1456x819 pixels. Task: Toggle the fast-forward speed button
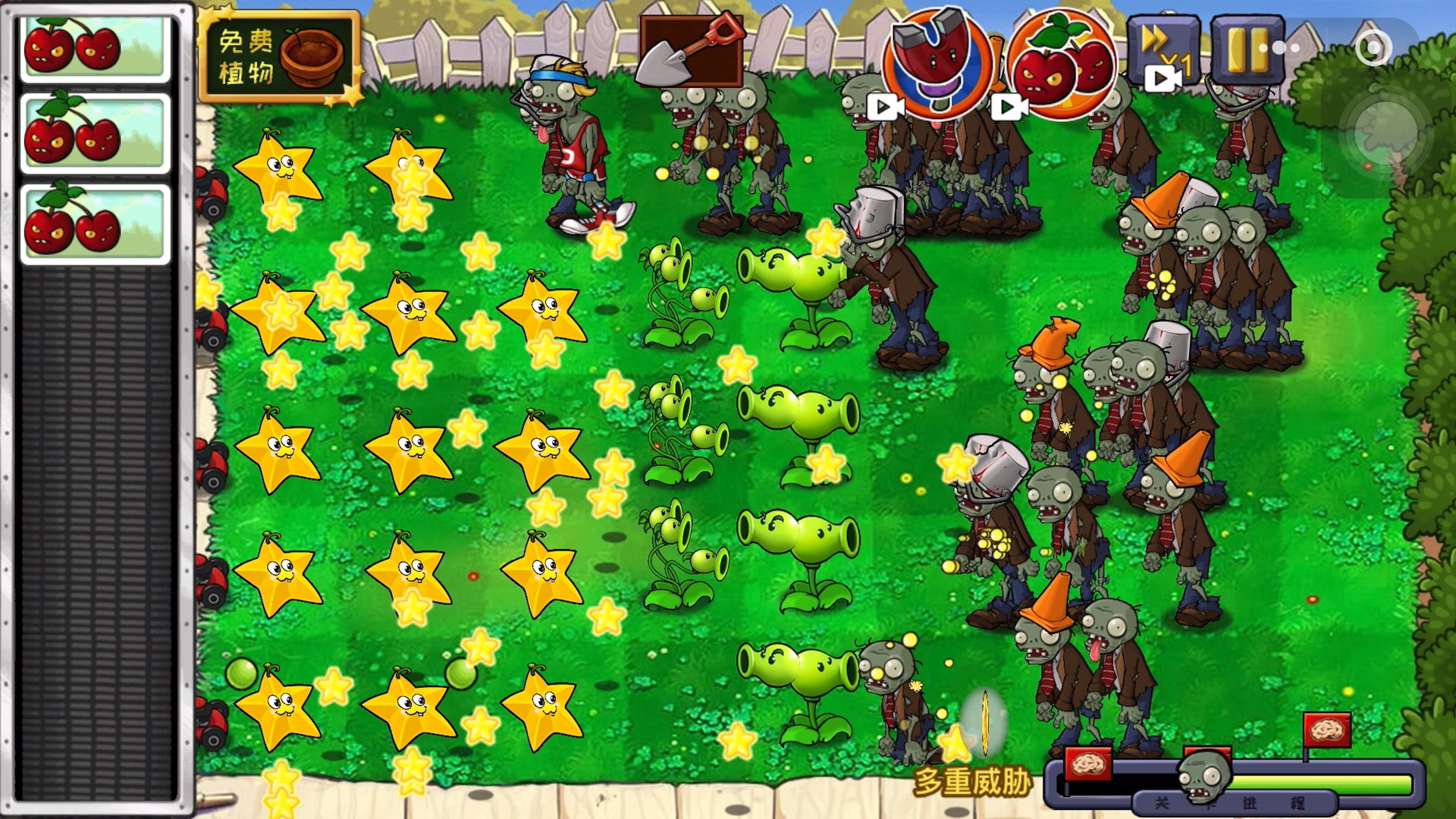tap(1162, 52)
